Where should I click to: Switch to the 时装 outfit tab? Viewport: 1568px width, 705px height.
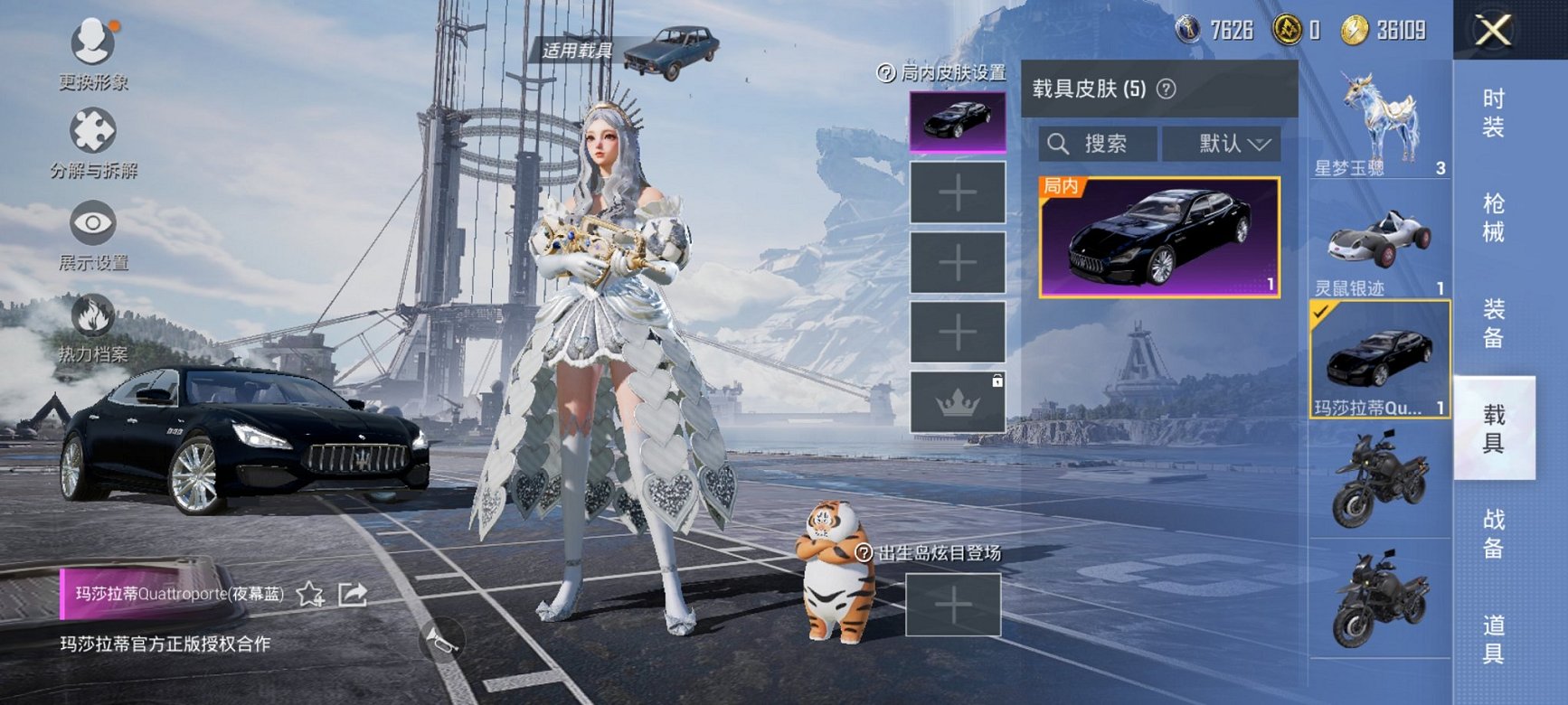point(1494,113)
